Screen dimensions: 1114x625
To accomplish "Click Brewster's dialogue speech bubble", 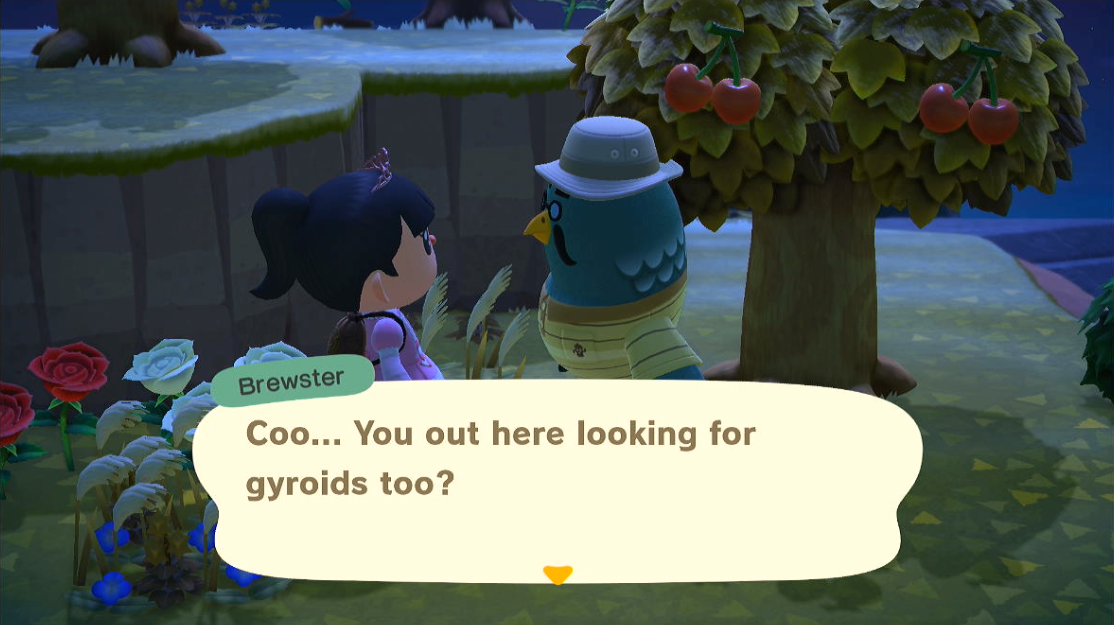I will 556,477.
